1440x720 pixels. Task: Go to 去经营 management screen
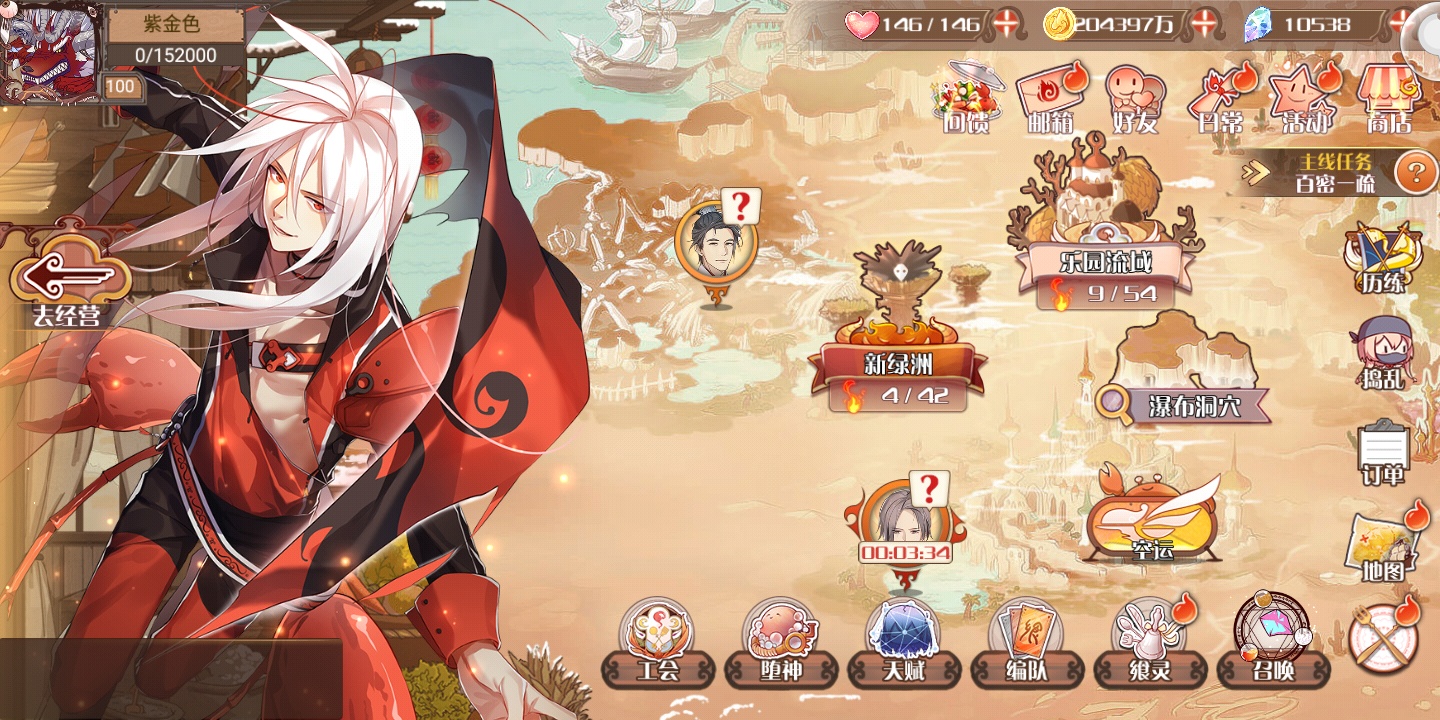[70, 282]
